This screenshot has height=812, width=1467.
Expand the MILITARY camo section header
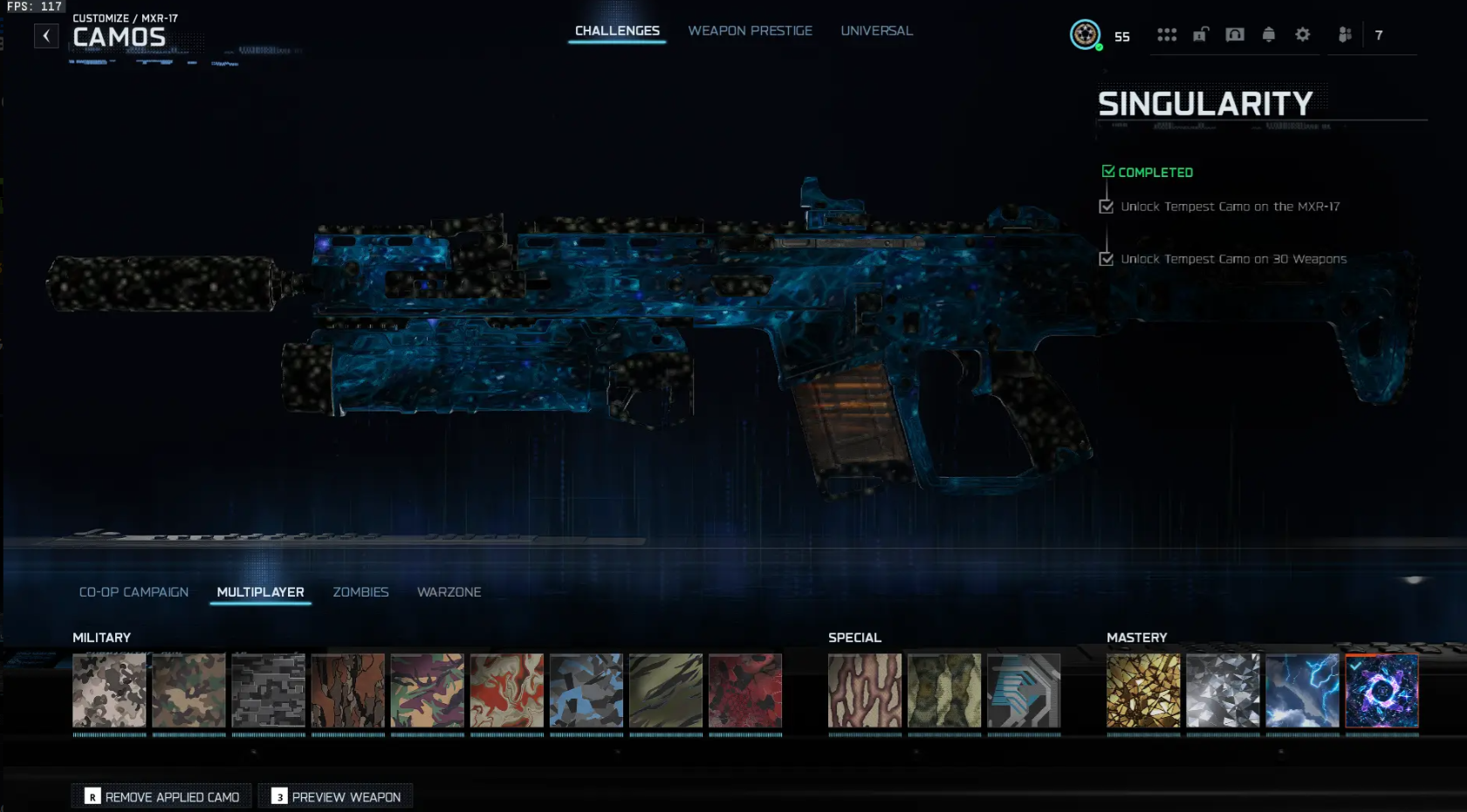tap(101, 638)
